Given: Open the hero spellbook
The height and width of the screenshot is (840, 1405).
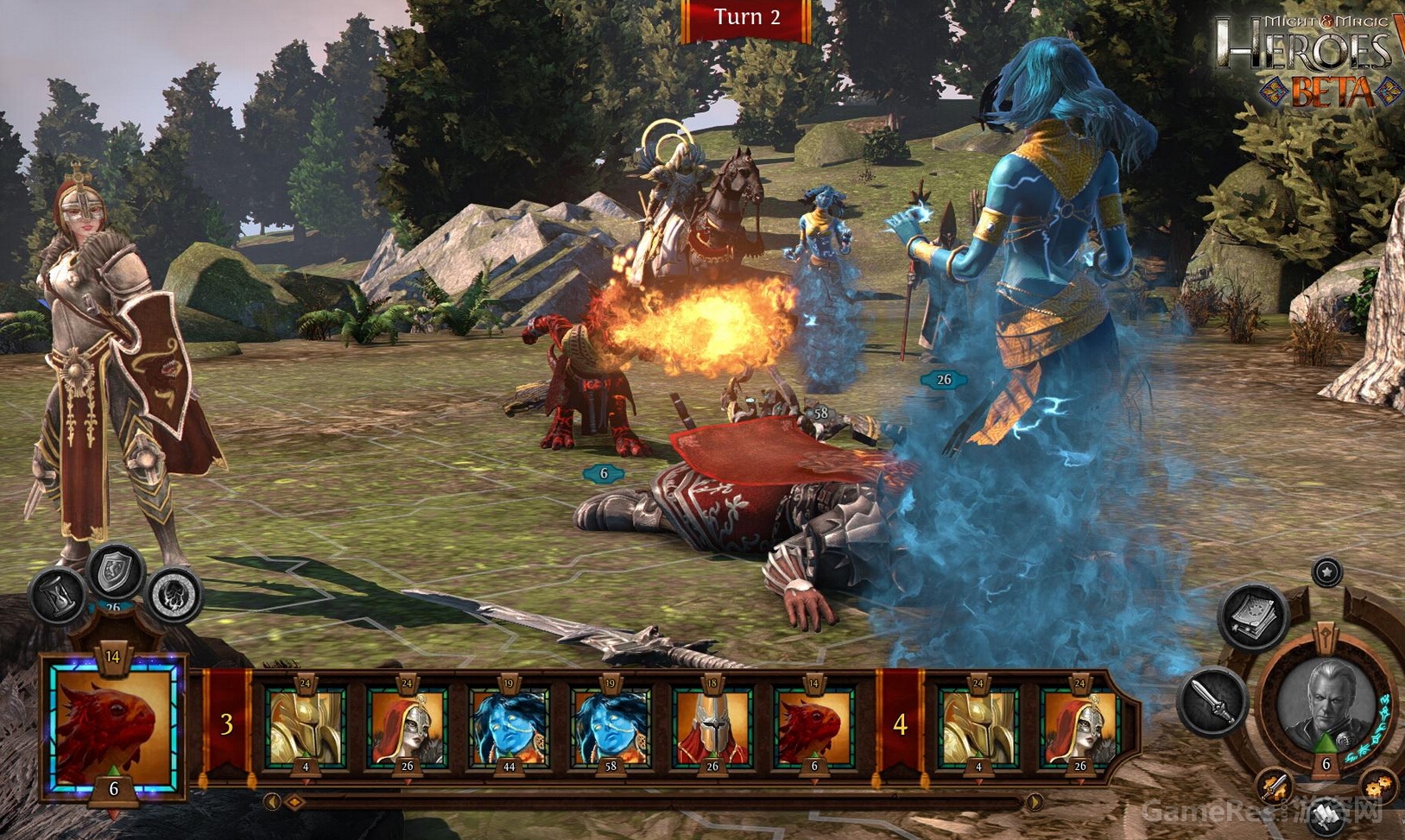Looking at the screenshot, I should point(1254,616).
